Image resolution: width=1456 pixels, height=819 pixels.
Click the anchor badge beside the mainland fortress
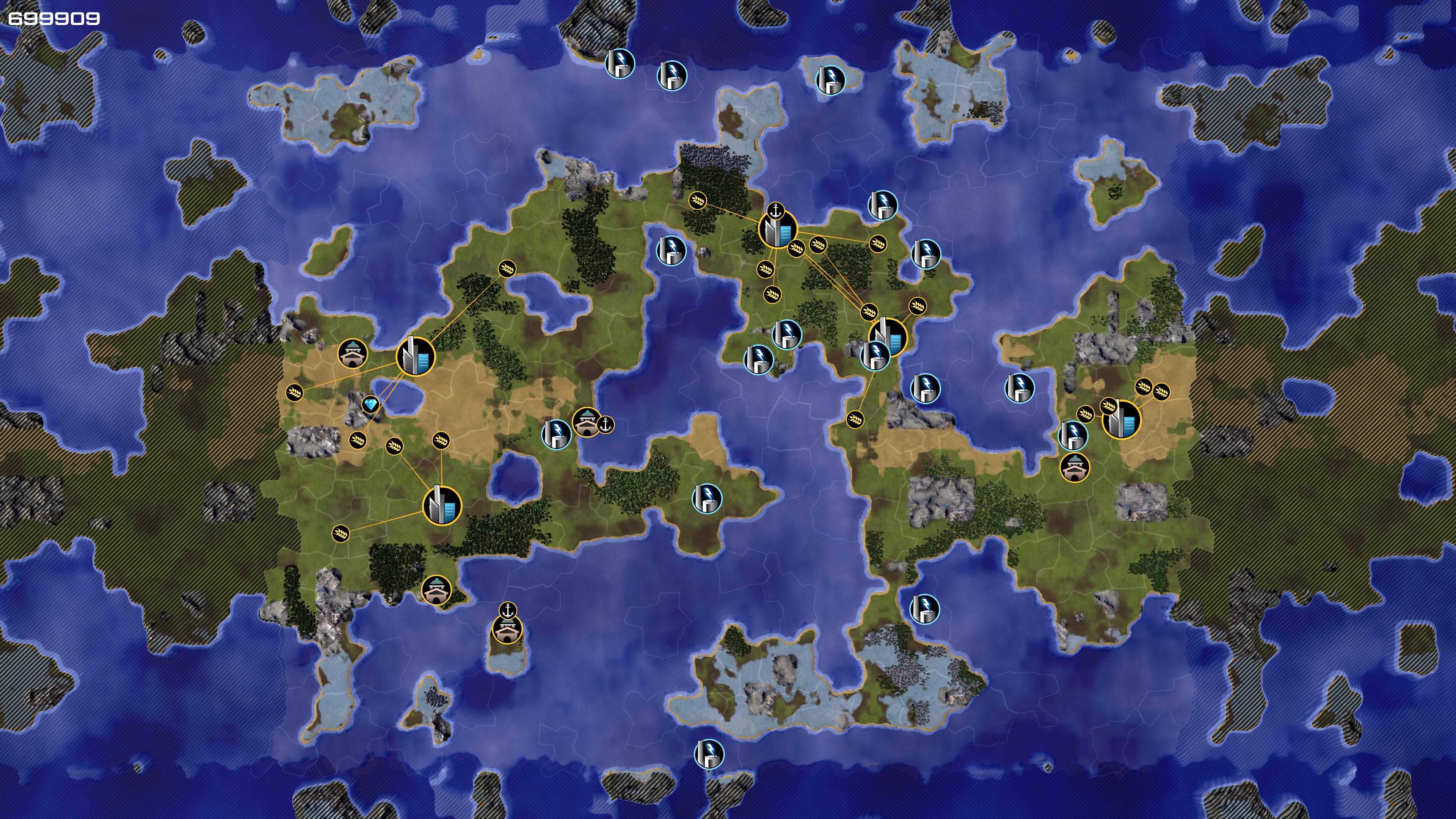(606, 425)
